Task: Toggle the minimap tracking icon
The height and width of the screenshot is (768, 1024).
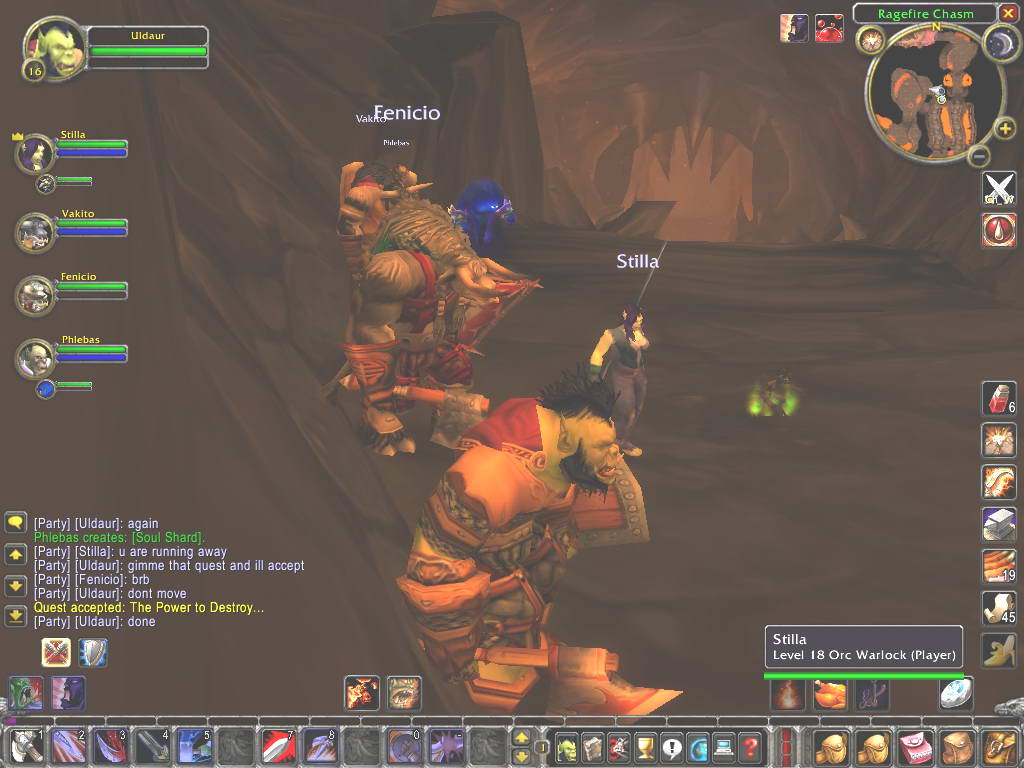Action: coord(868,40)
